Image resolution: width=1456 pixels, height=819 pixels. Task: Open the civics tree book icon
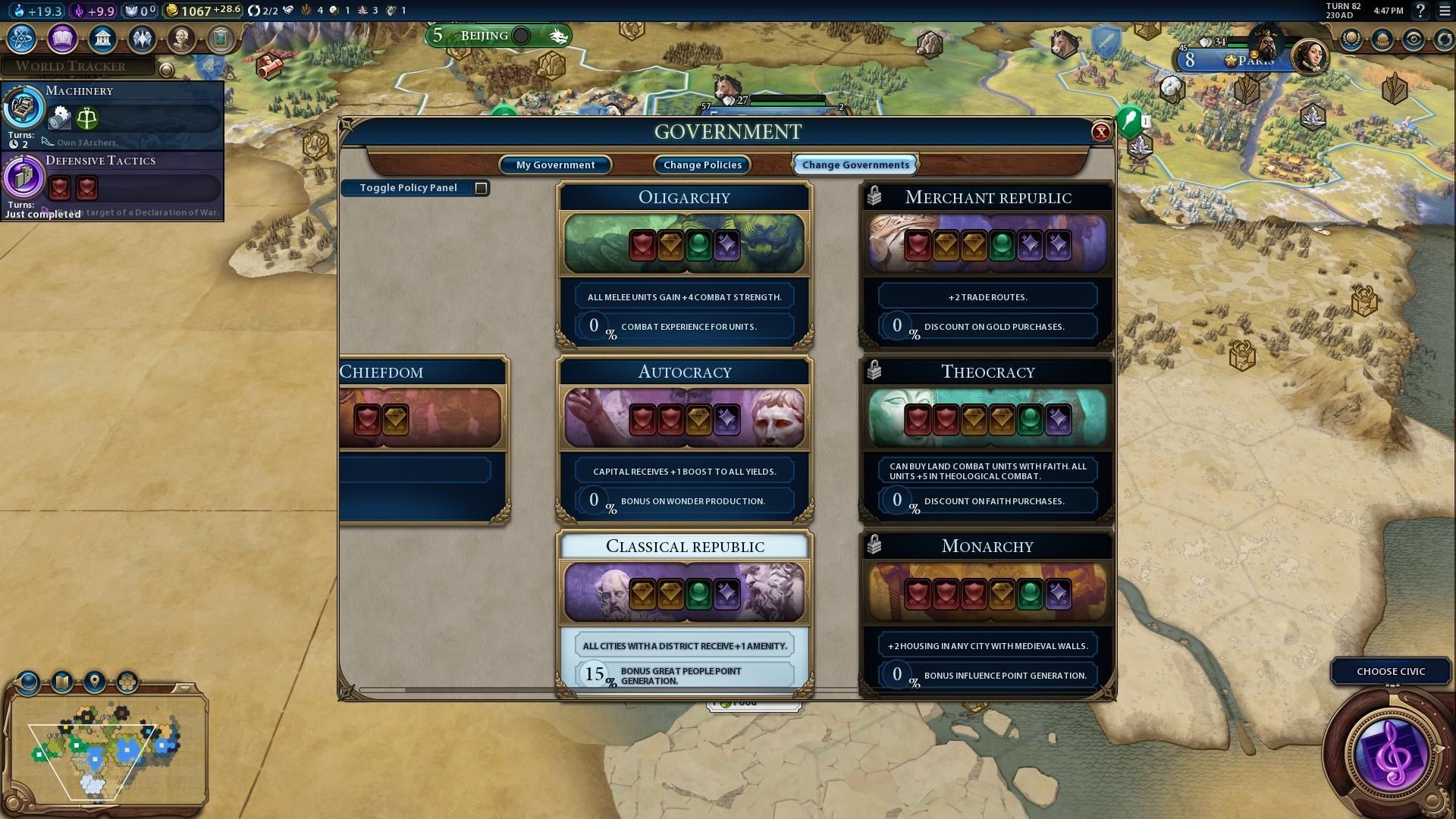[62, 38]
